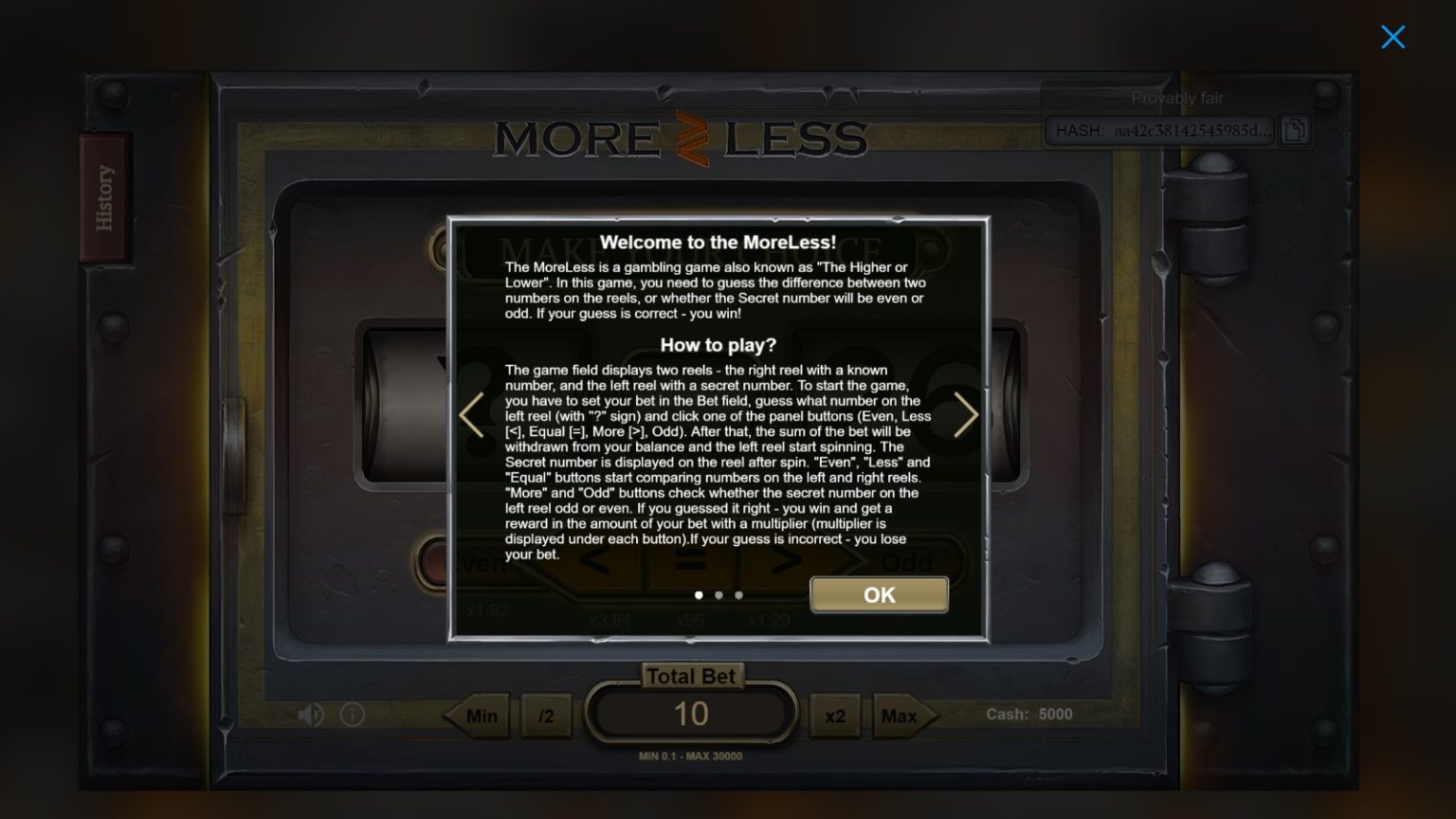
Task: Open the History side tab
Action: point(105,196)
